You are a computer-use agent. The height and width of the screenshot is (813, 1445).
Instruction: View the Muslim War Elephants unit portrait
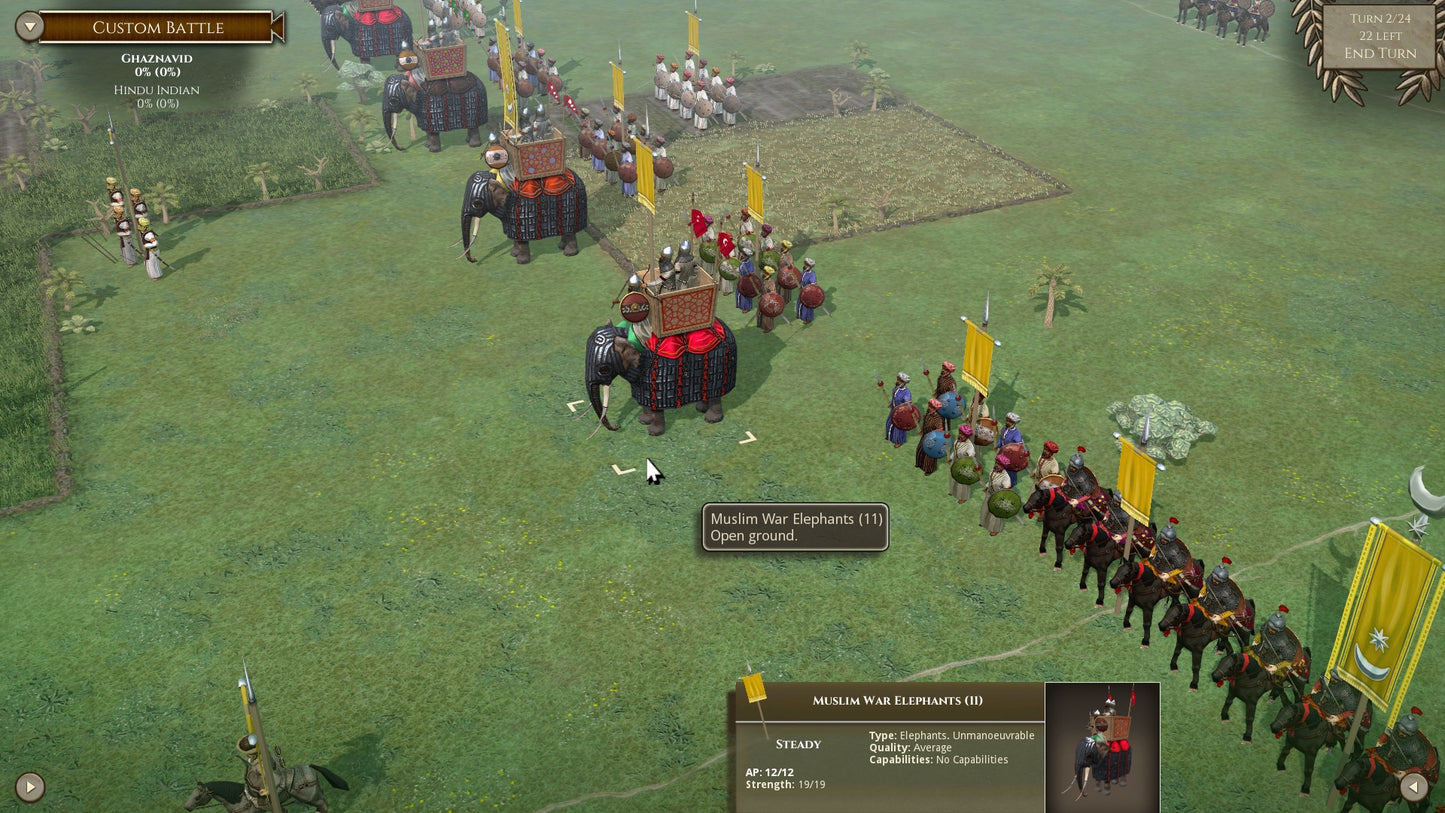tap(1102, 747)
